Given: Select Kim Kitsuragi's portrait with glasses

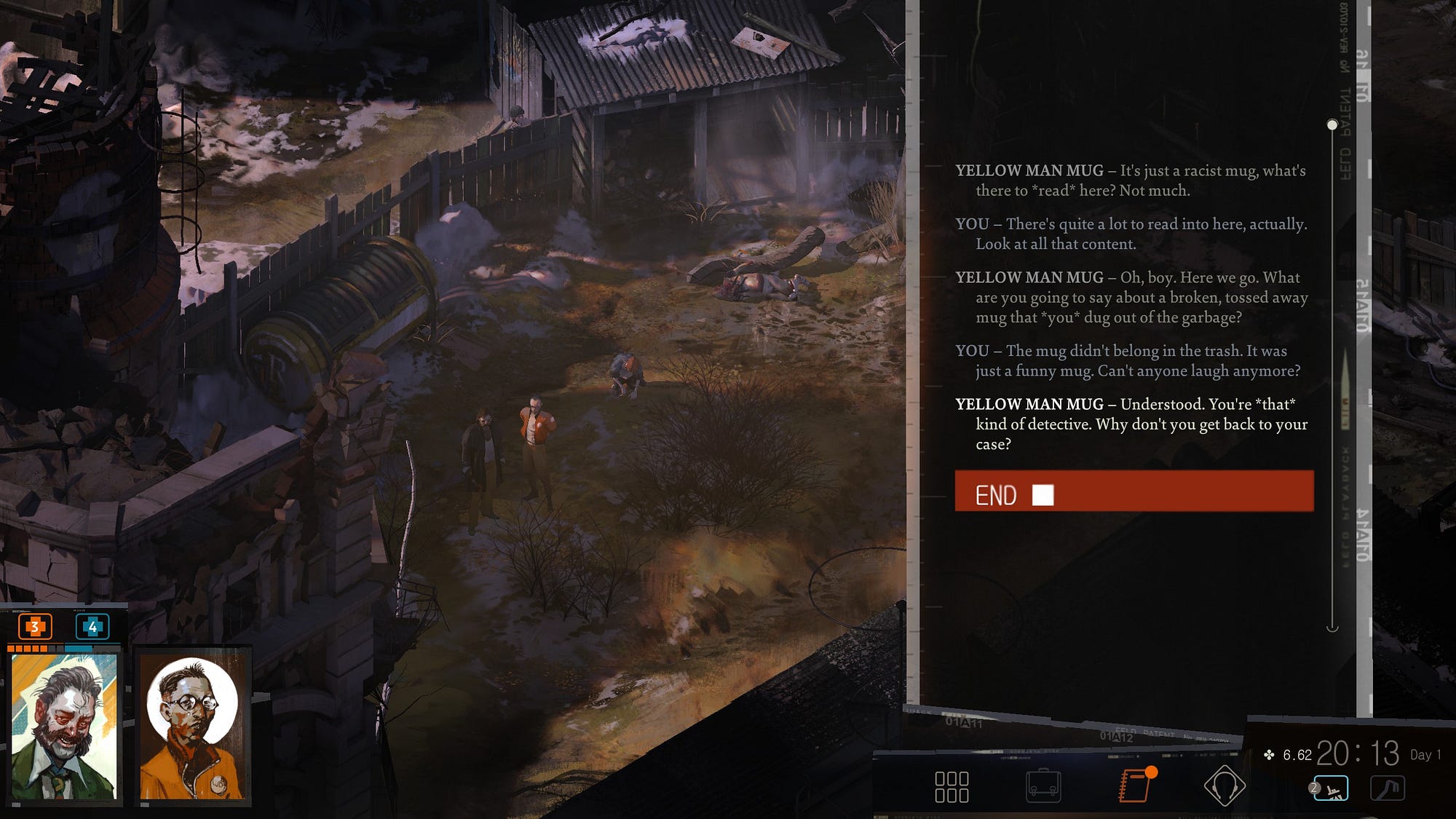Looking at the screenshot, I should pos(192,726).
